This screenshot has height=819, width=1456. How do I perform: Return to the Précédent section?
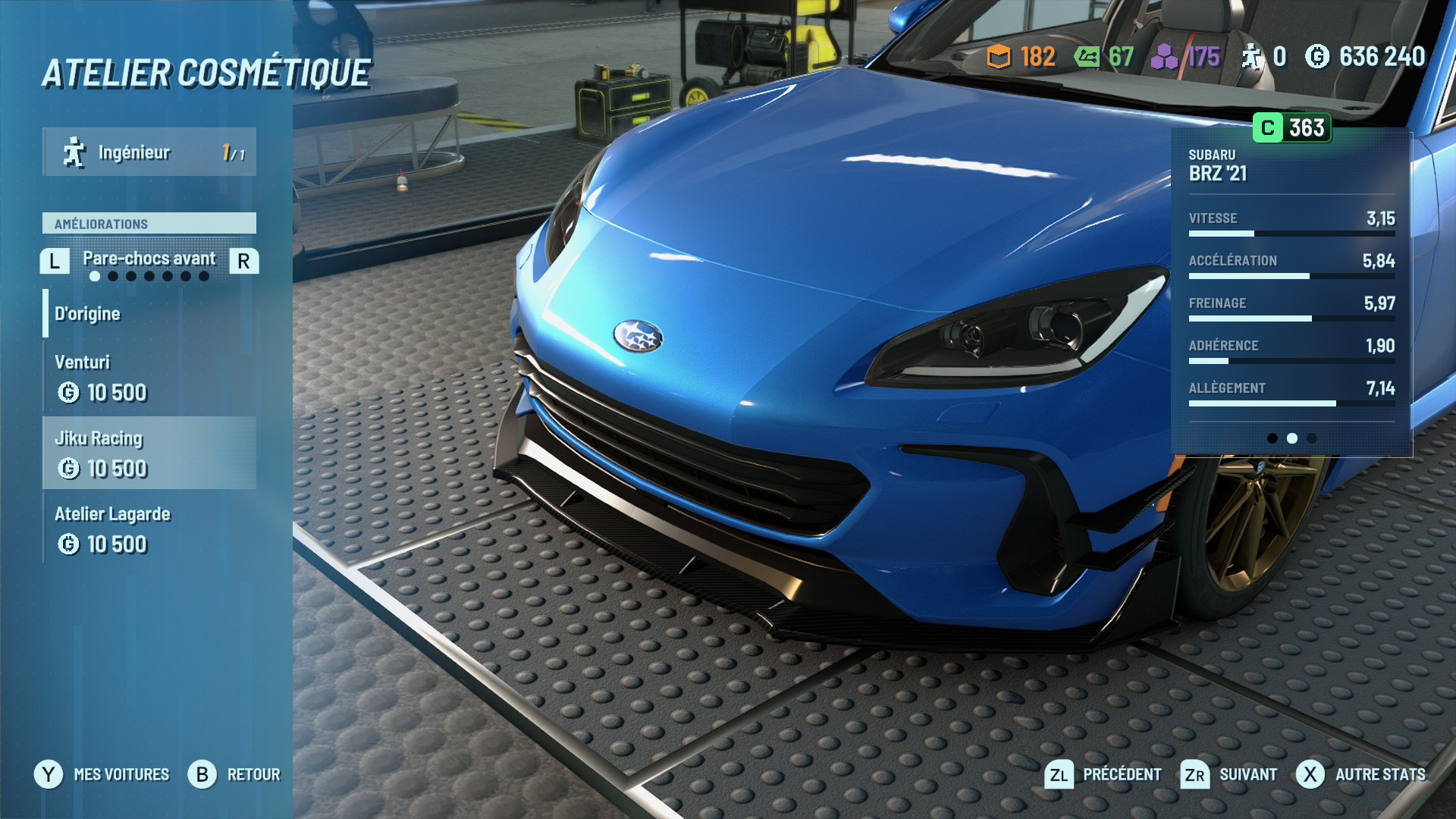(1103, 774)
